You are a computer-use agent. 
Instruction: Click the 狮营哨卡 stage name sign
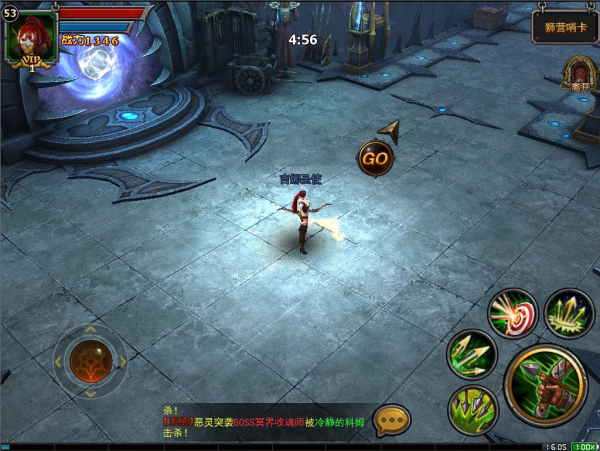[x=562, y=25]
